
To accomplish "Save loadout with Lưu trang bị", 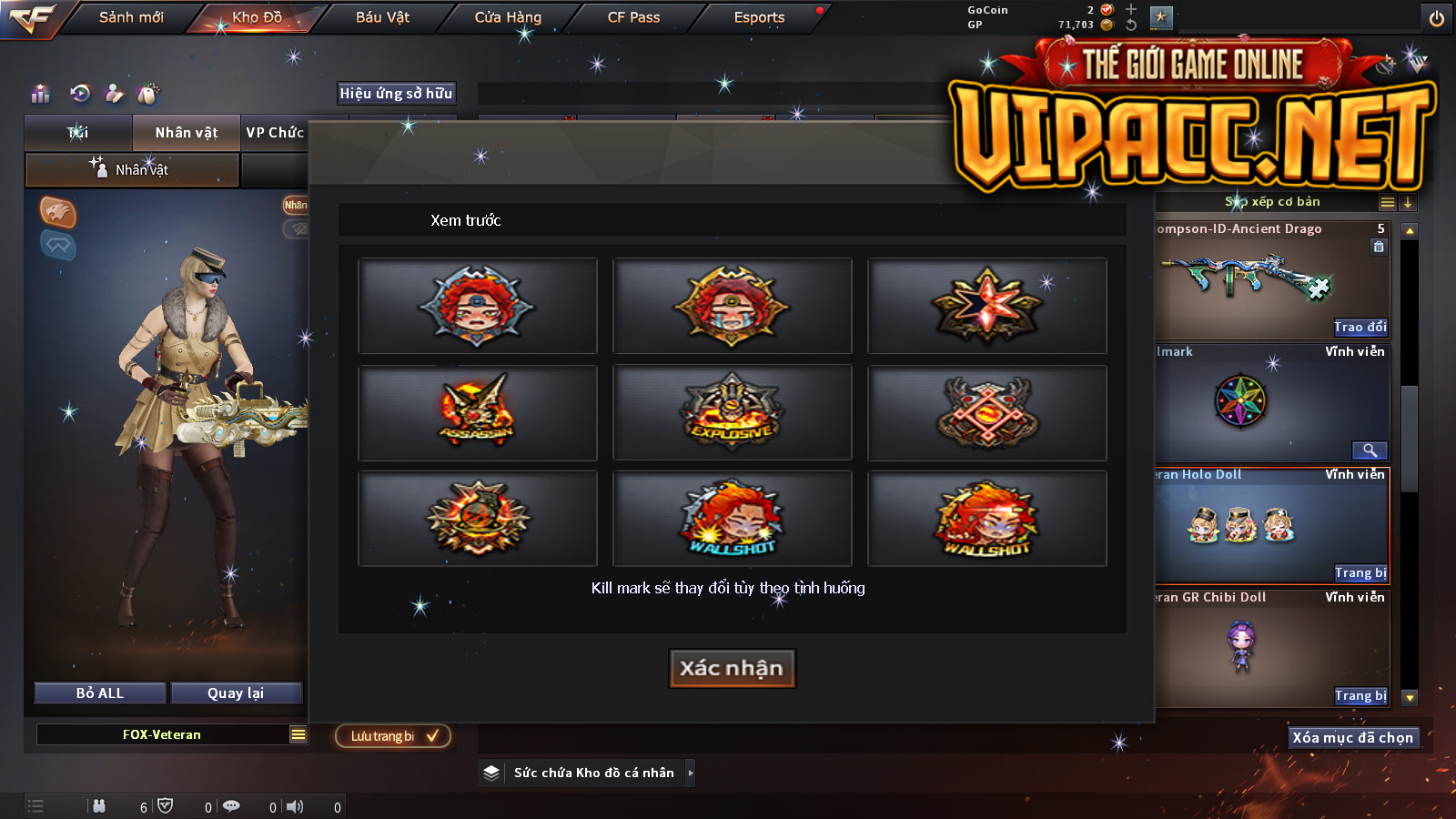I will tap(393, 736).
